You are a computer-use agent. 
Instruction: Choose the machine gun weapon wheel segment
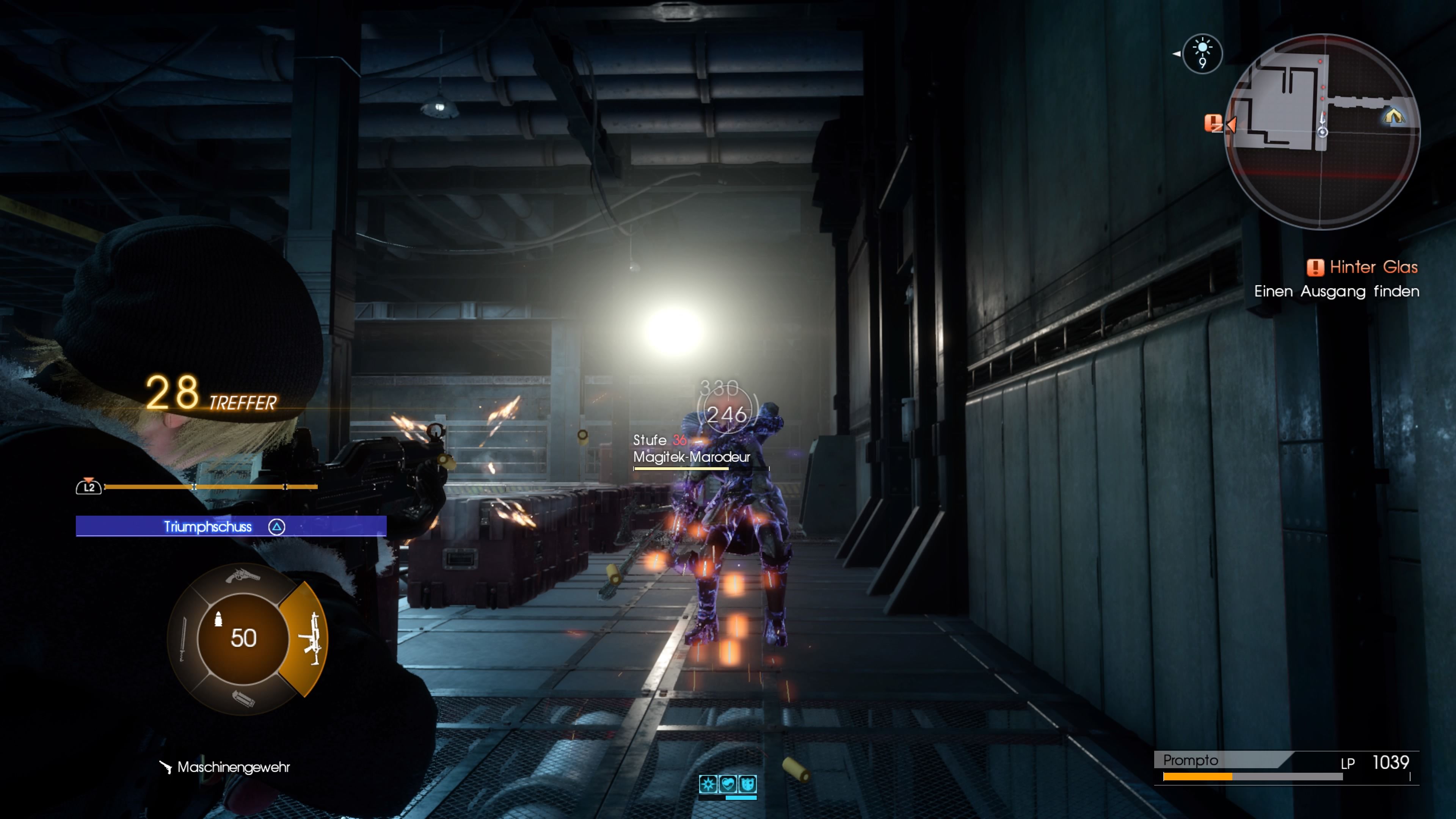(x=310, y=639)
